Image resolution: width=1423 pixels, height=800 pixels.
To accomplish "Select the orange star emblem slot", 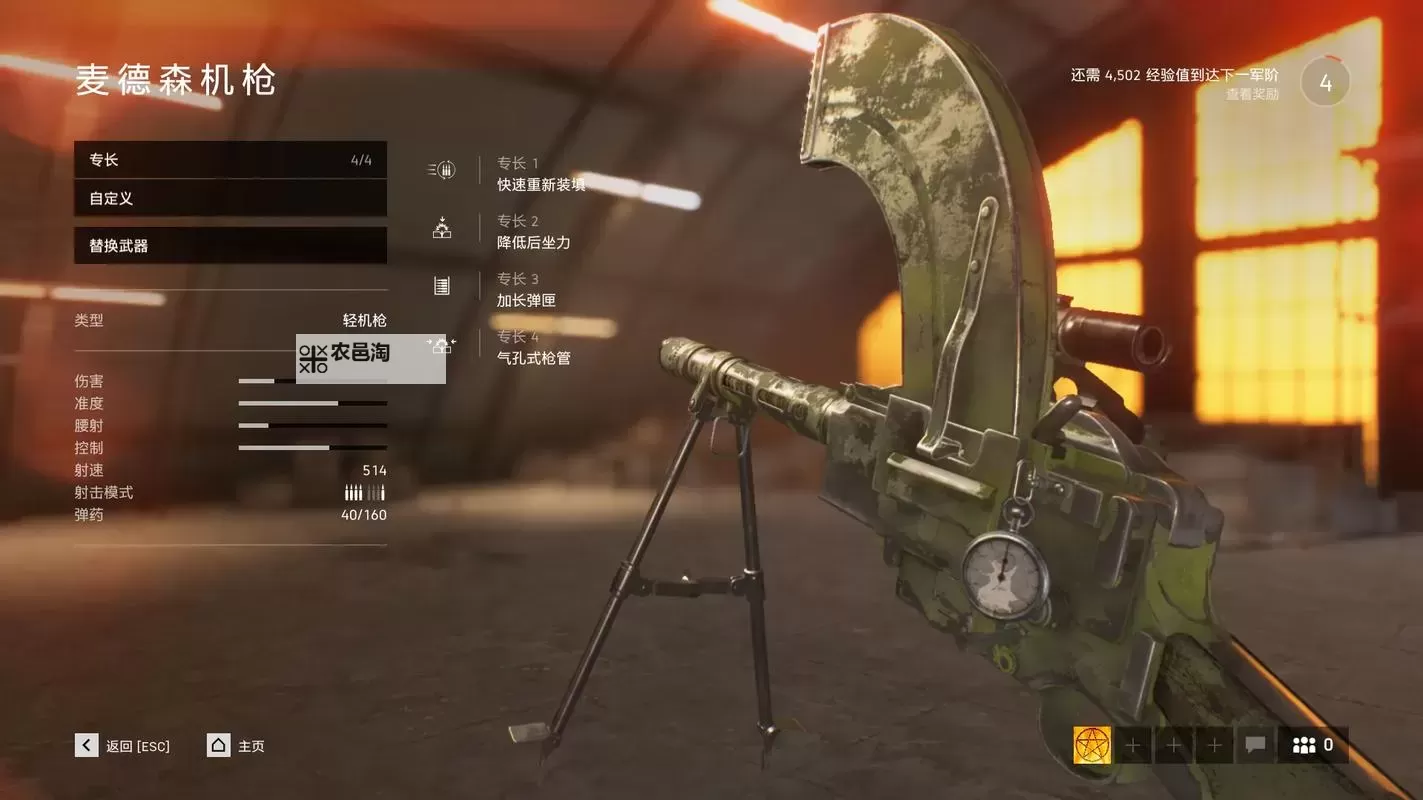I will (1092, 745).
